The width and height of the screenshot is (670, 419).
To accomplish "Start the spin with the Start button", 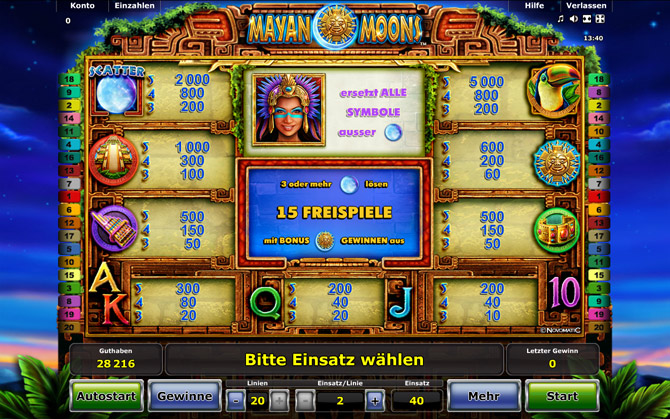I will pyautogui.click(x=562, y=396).
